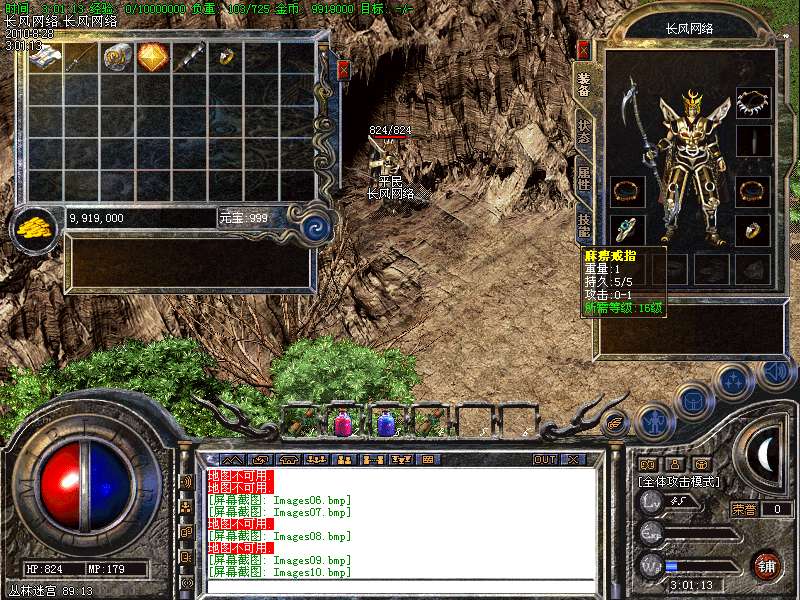Pick the gold ring in the inventory
The height and width of the screenshot is (600, 800).
(225, 57)
